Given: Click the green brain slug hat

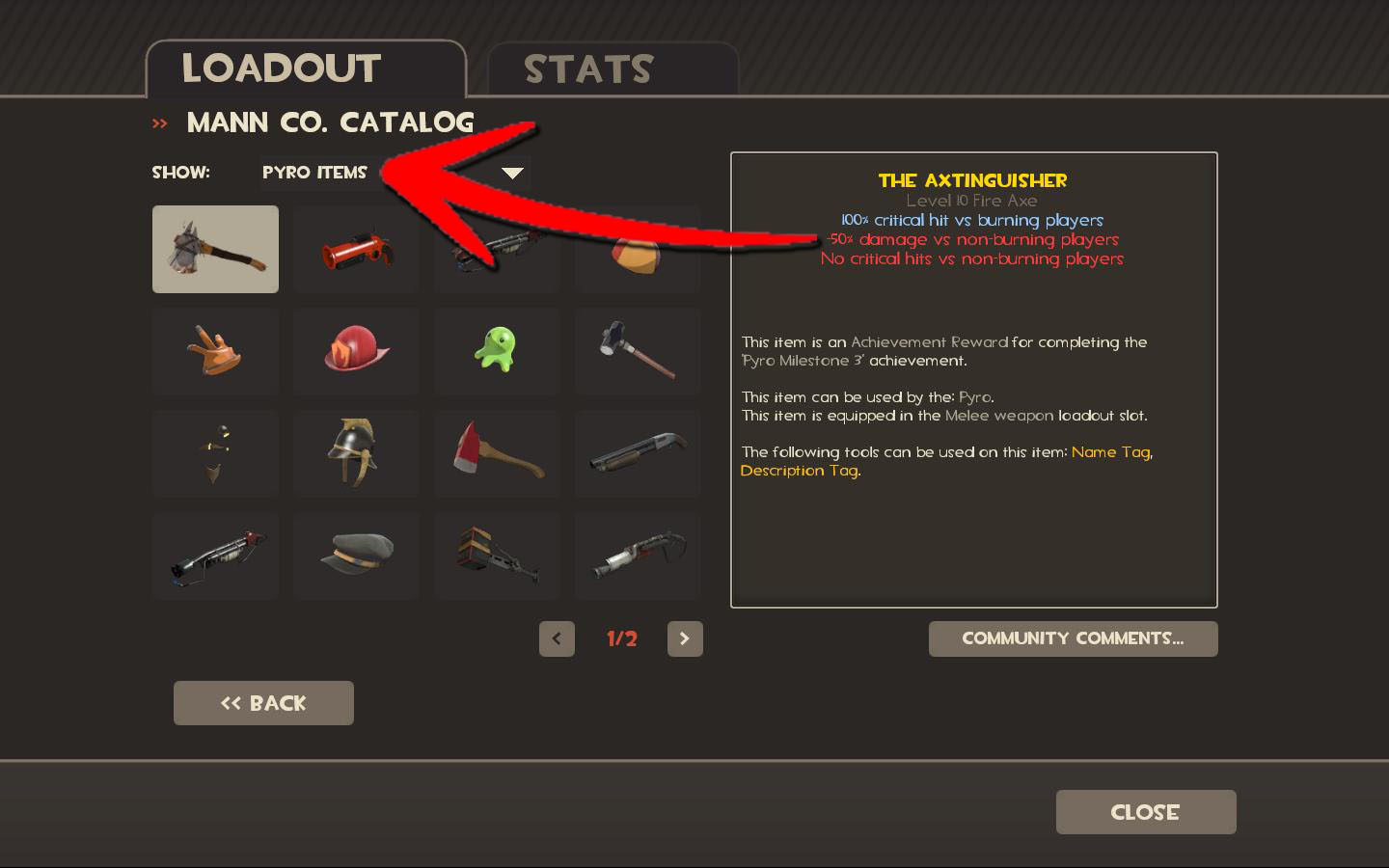Looking at the screenshot, I should (x=497, y=351).
